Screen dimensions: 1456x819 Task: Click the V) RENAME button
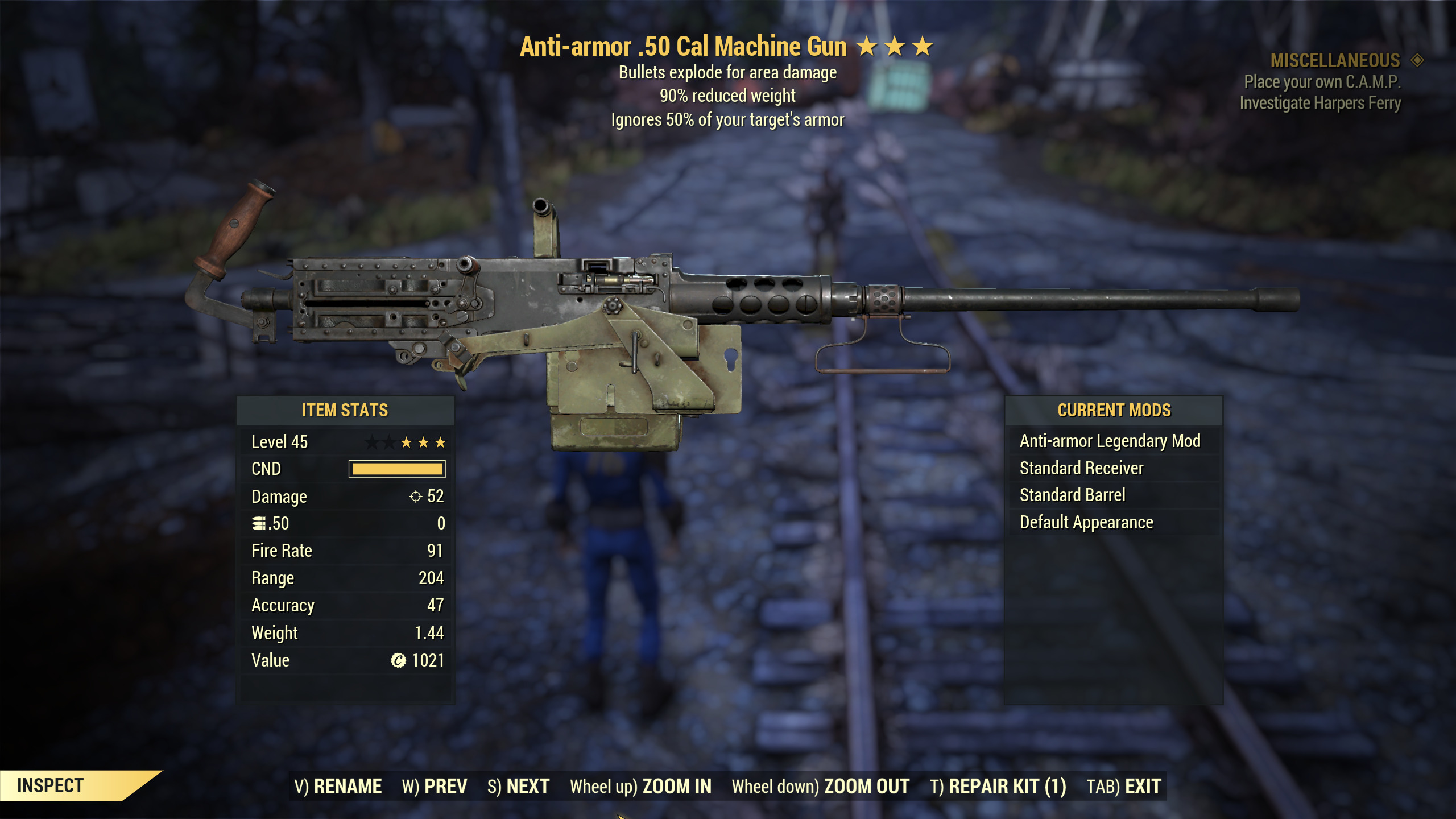(340, 785)
